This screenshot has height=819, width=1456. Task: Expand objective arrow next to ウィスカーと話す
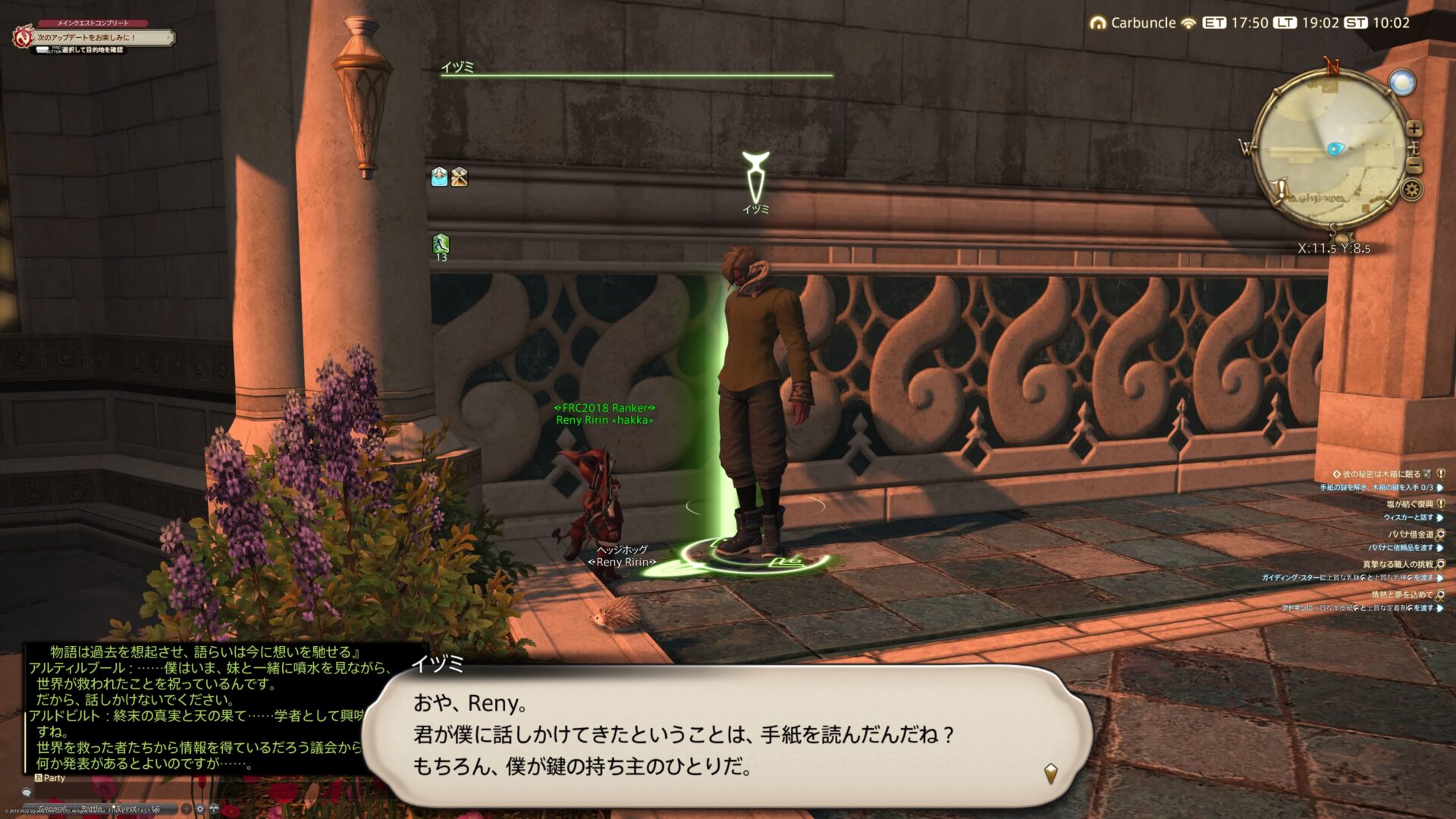1440,518
